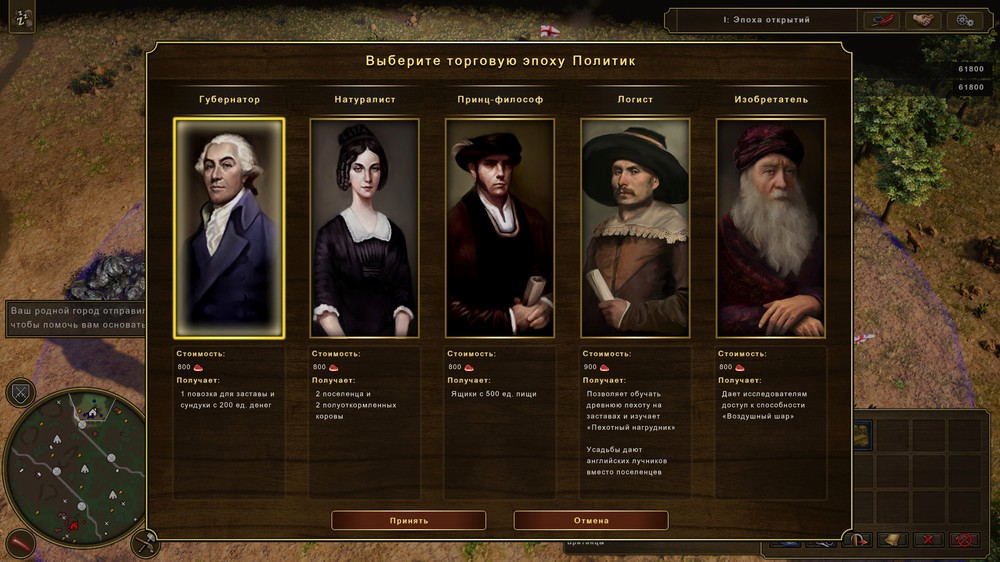This screenshot has width=1000, height=562.
Task: Click the pickaxe and shovel button
Action: click(145, 546)
